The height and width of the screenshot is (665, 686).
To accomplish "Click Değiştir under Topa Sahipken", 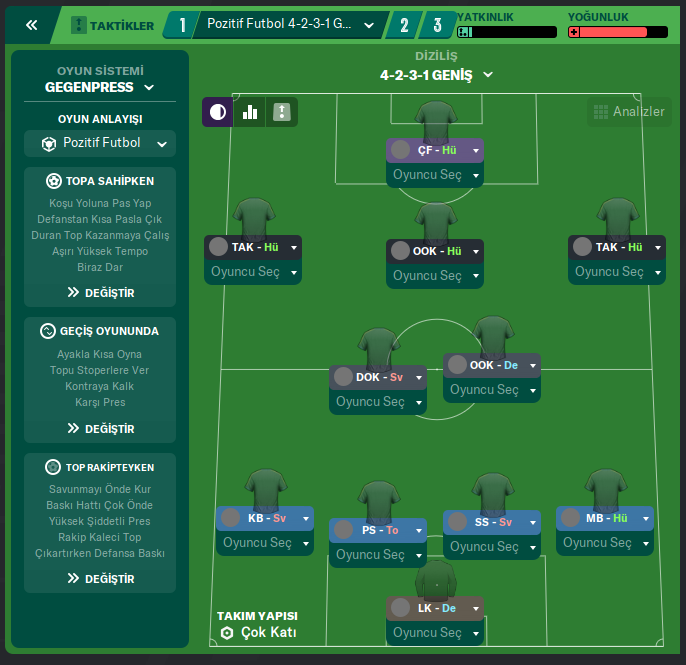I will coord(100,293).
